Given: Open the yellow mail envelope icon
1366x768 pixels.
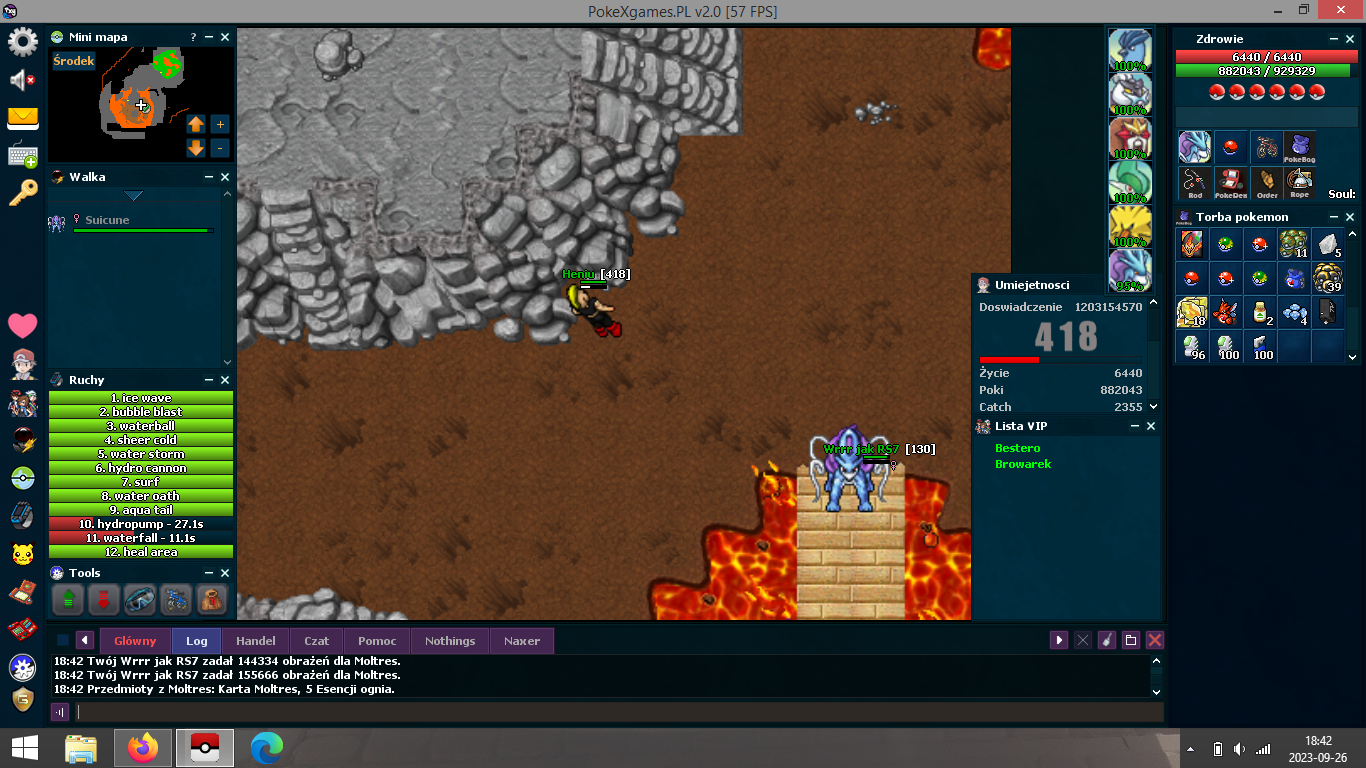Looking at the screenshot, I should [x=22, y=118].
